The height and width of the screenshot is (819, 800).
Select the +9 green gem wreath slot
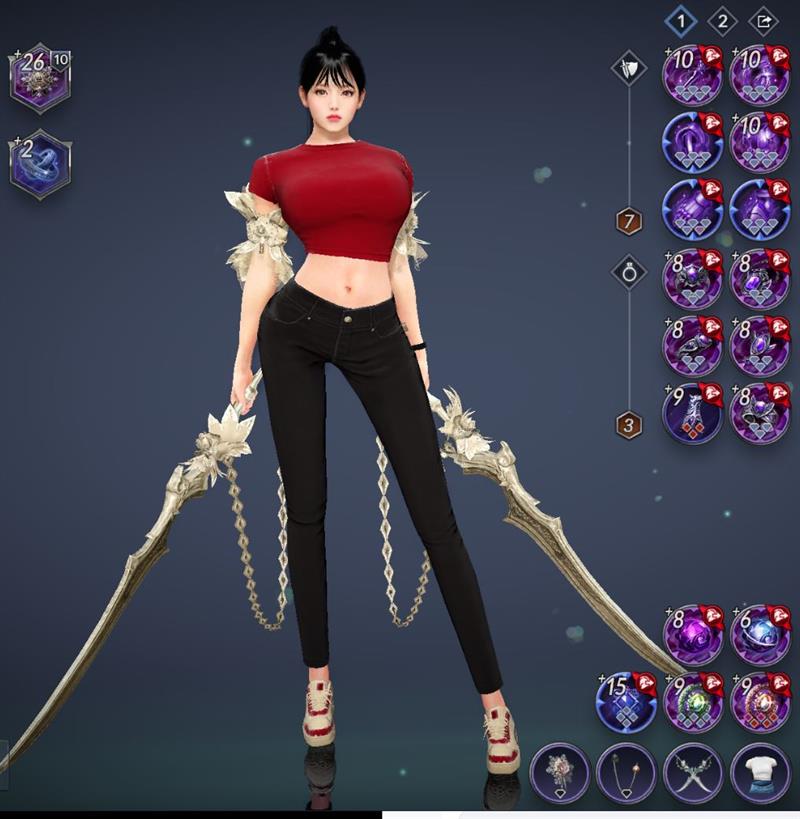[691, 700]
